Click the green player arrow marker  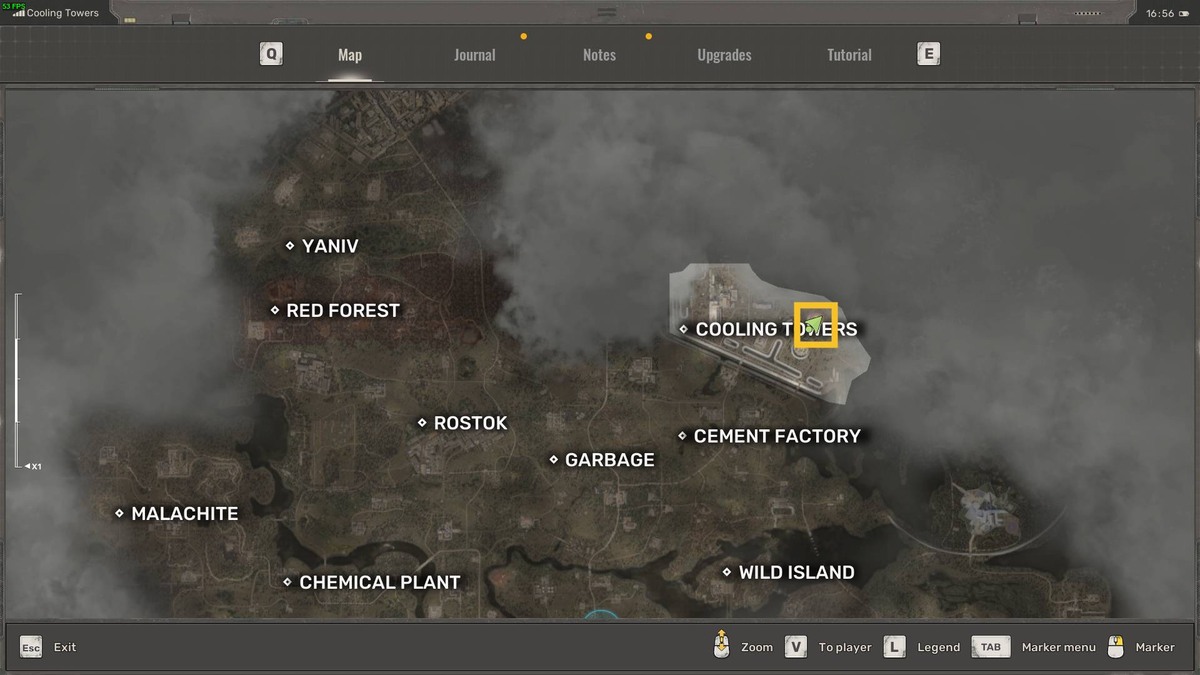pyautogui.click(x=814, y=325)
